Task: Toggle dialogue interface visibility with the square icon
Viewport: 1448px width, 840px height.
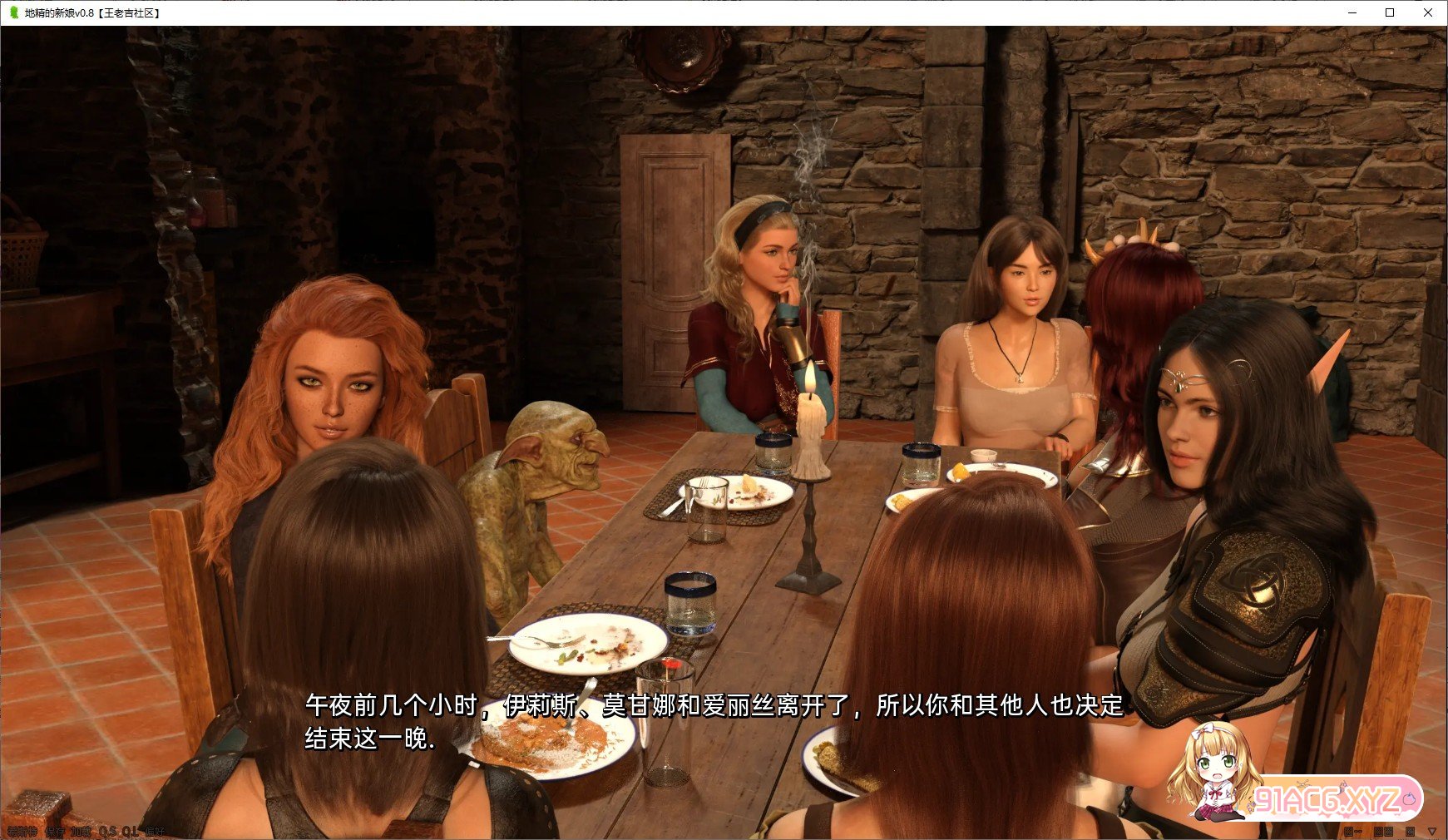Action: click(1410, 832)
